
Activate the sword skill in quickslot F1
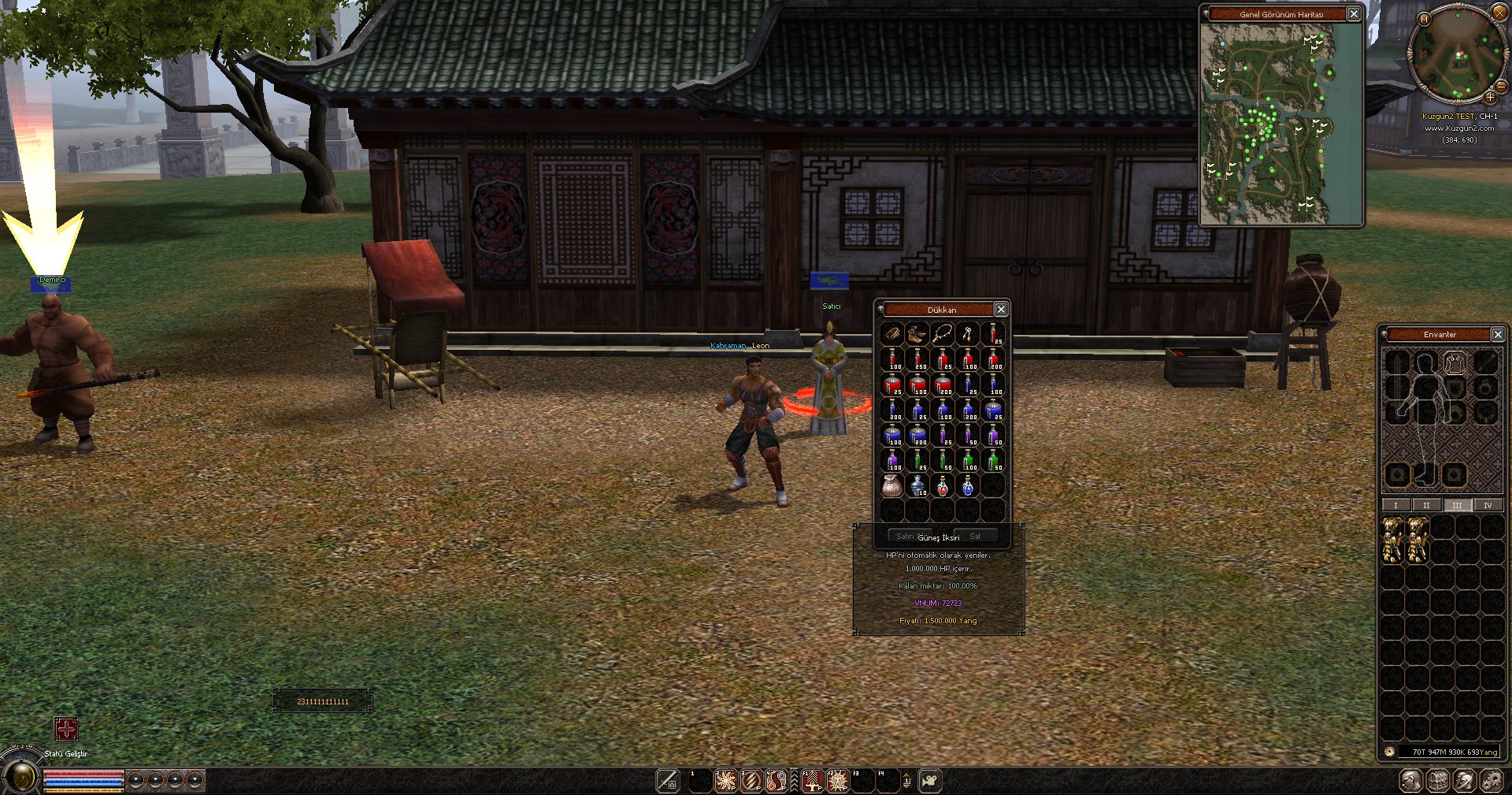(812, 781)
